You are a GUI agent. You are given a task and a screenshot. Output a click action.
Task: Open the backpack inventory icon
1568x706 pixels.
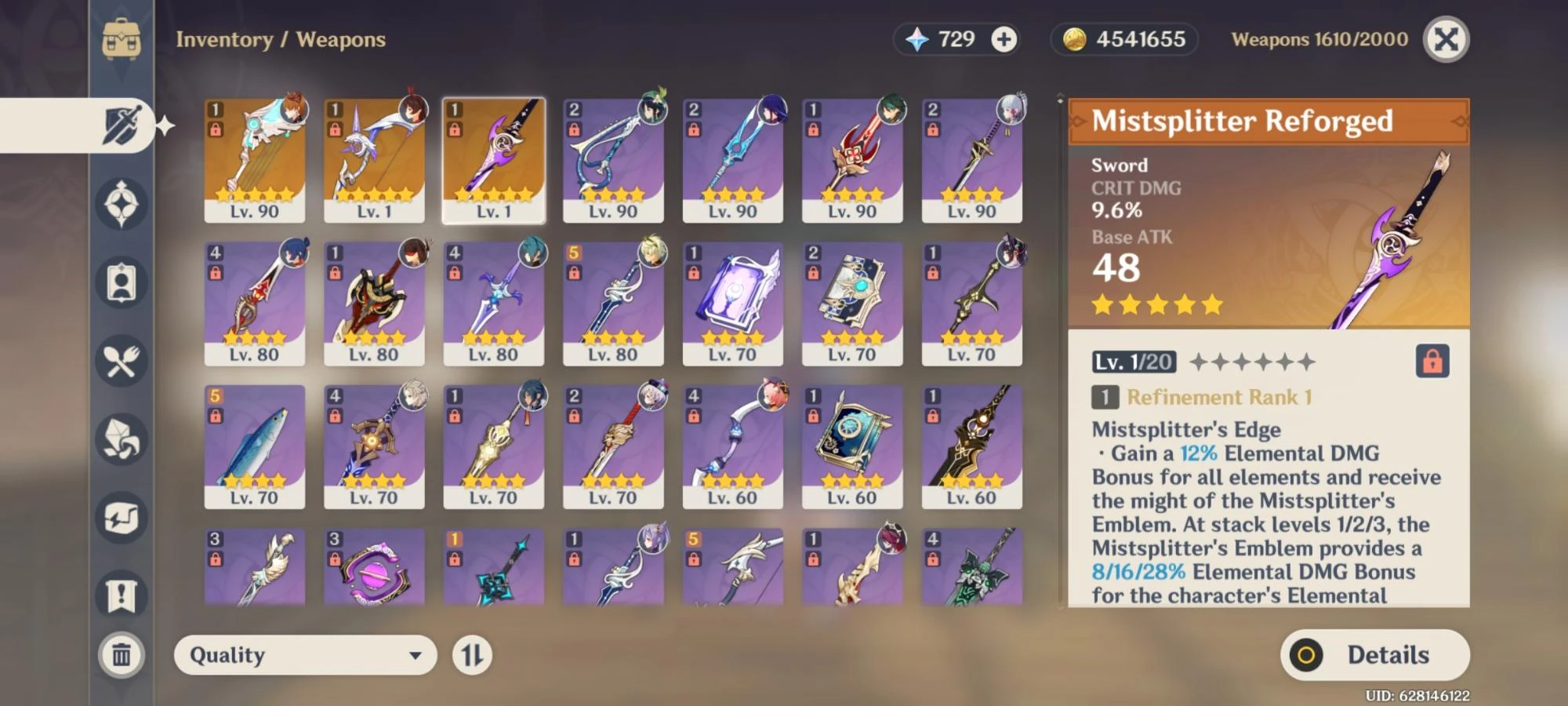pyautogui.click(x=122, y=38)
